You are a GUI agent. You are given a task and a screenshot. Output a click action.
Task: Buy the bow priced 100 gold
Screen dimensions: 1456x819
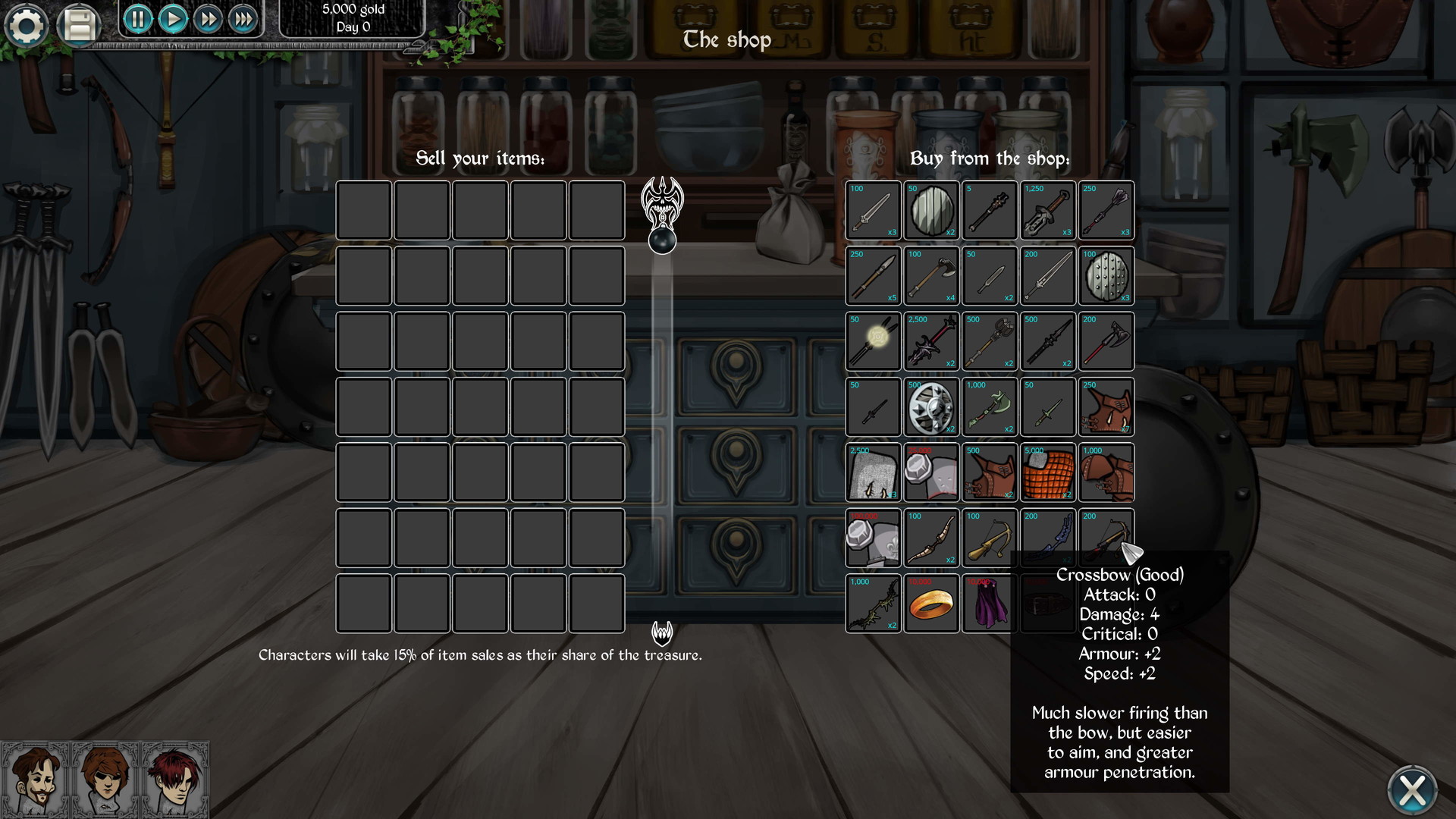coord(931,538)
